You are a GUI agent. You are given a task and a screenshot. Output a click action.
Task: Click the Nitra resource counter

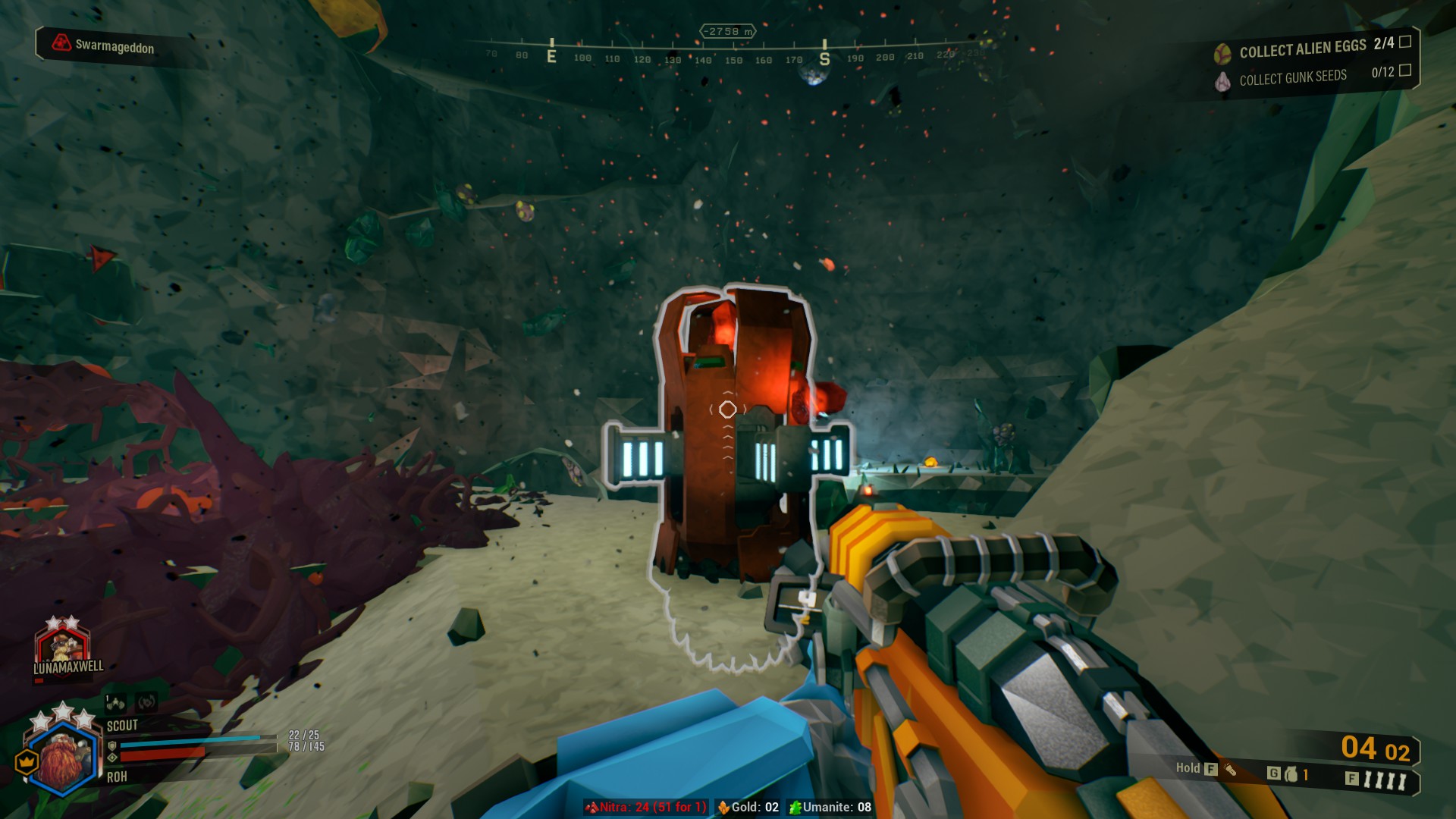click(x=645, y=807)
